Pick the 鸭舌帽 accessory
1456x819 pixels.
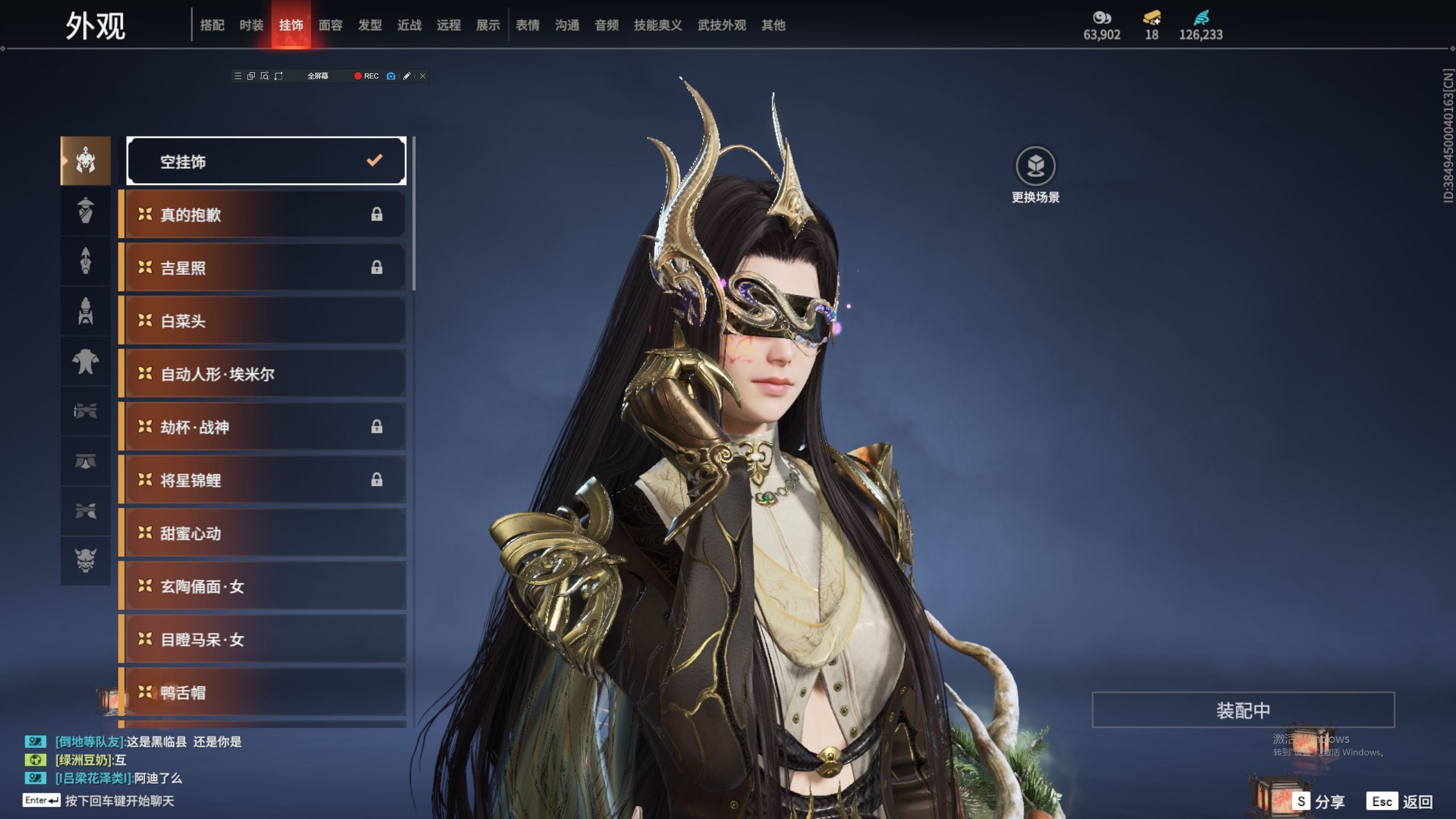pyautogui.click(x=265, y=692)
